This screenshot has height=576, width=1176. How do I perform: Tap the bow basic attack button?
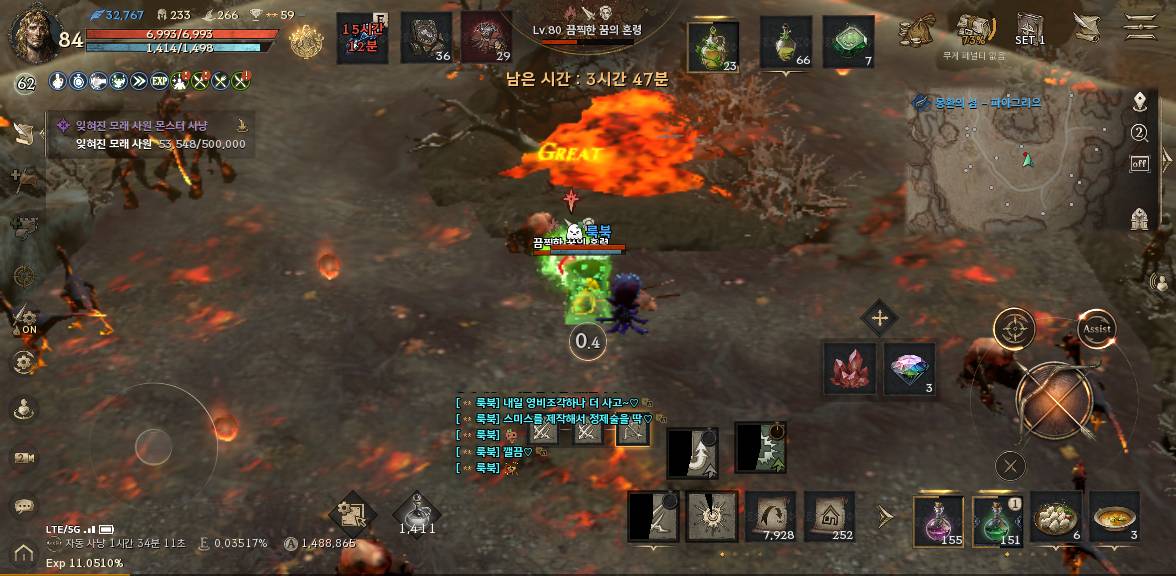[1057, 399]
